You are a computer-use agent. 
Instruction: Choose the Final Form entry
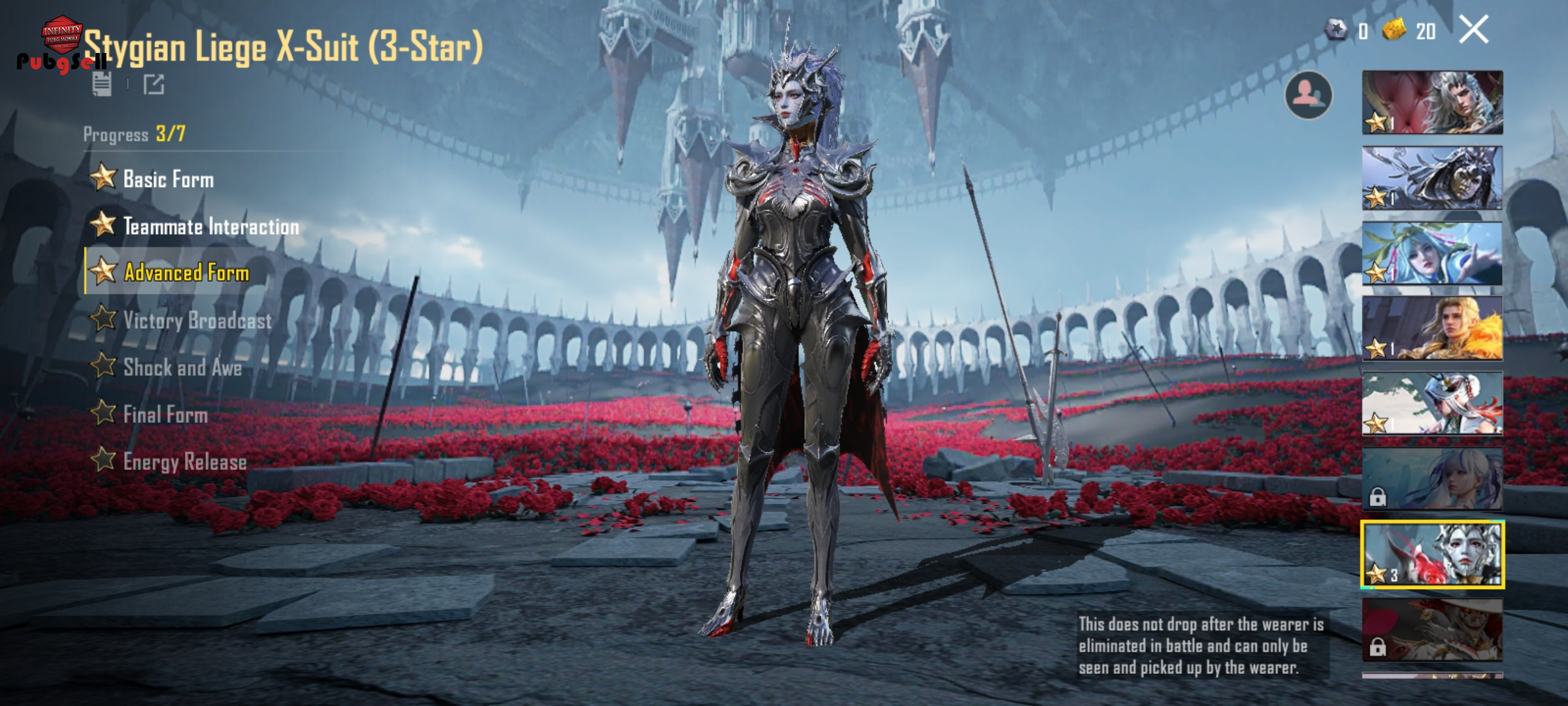165,414
